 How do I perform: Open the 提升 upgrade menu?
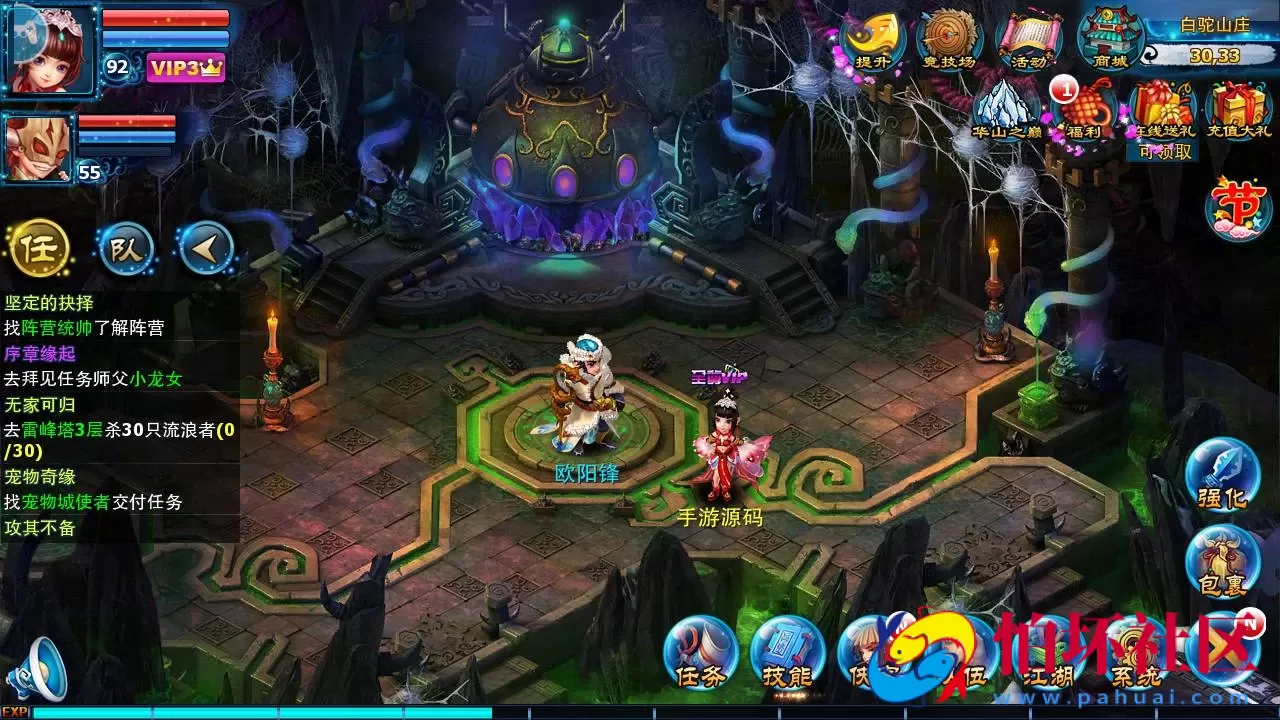tap(872, 40)
